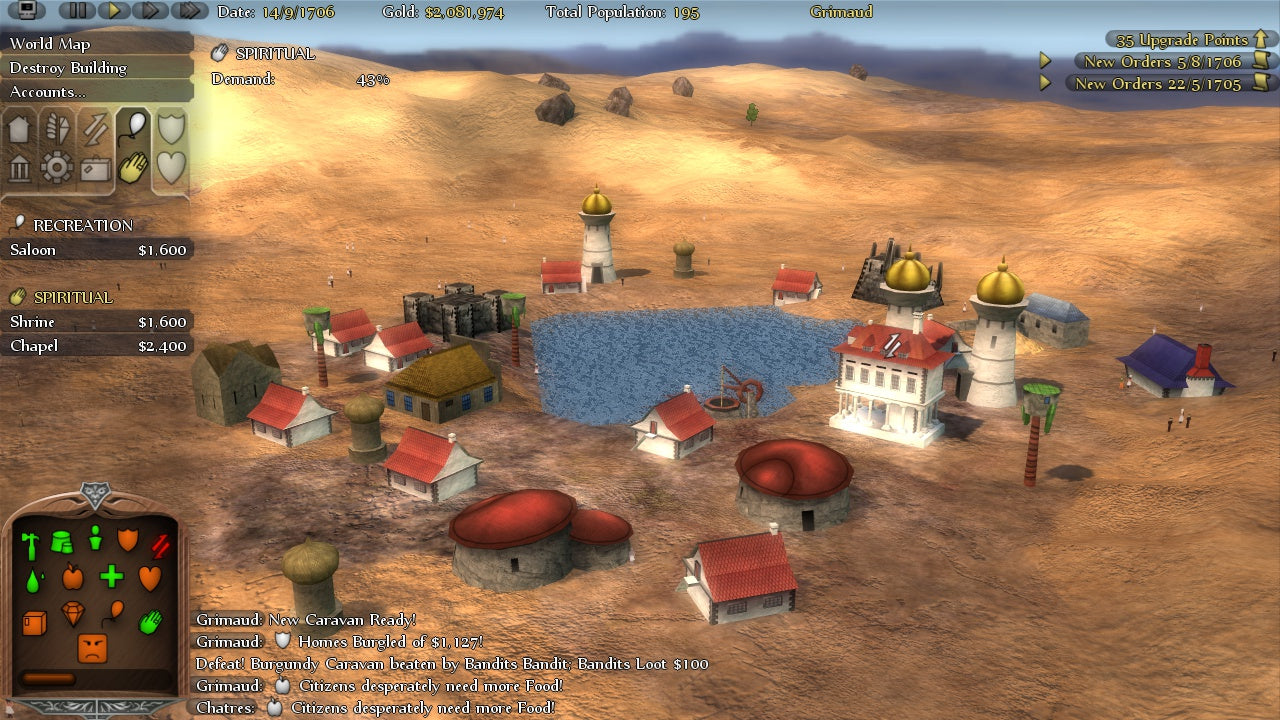Select the pillared bank building category
The width and height of the screenshot is (1280, 720).
click(20, 168)
